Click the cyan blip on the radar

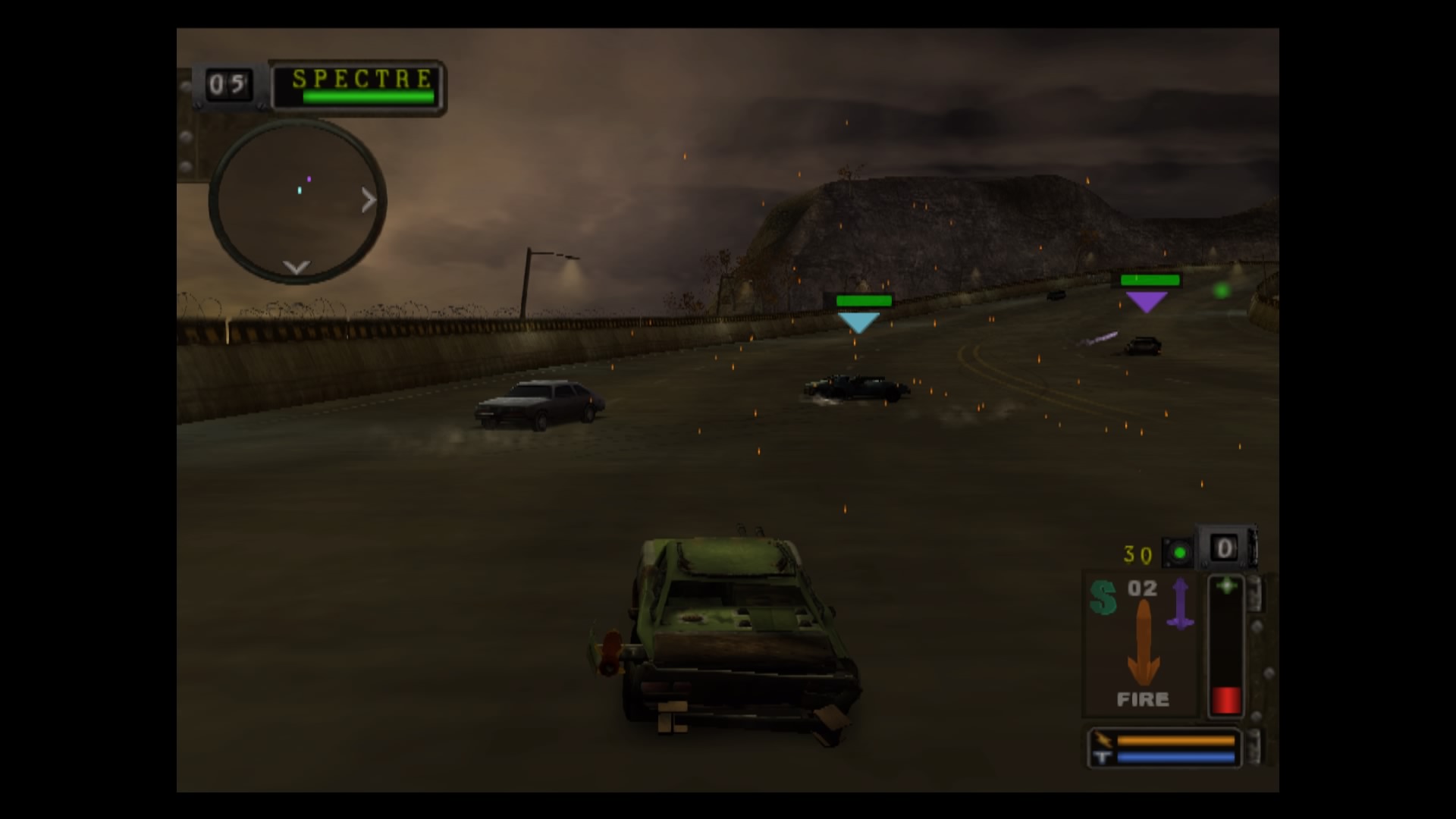click(x=300, y=190)
